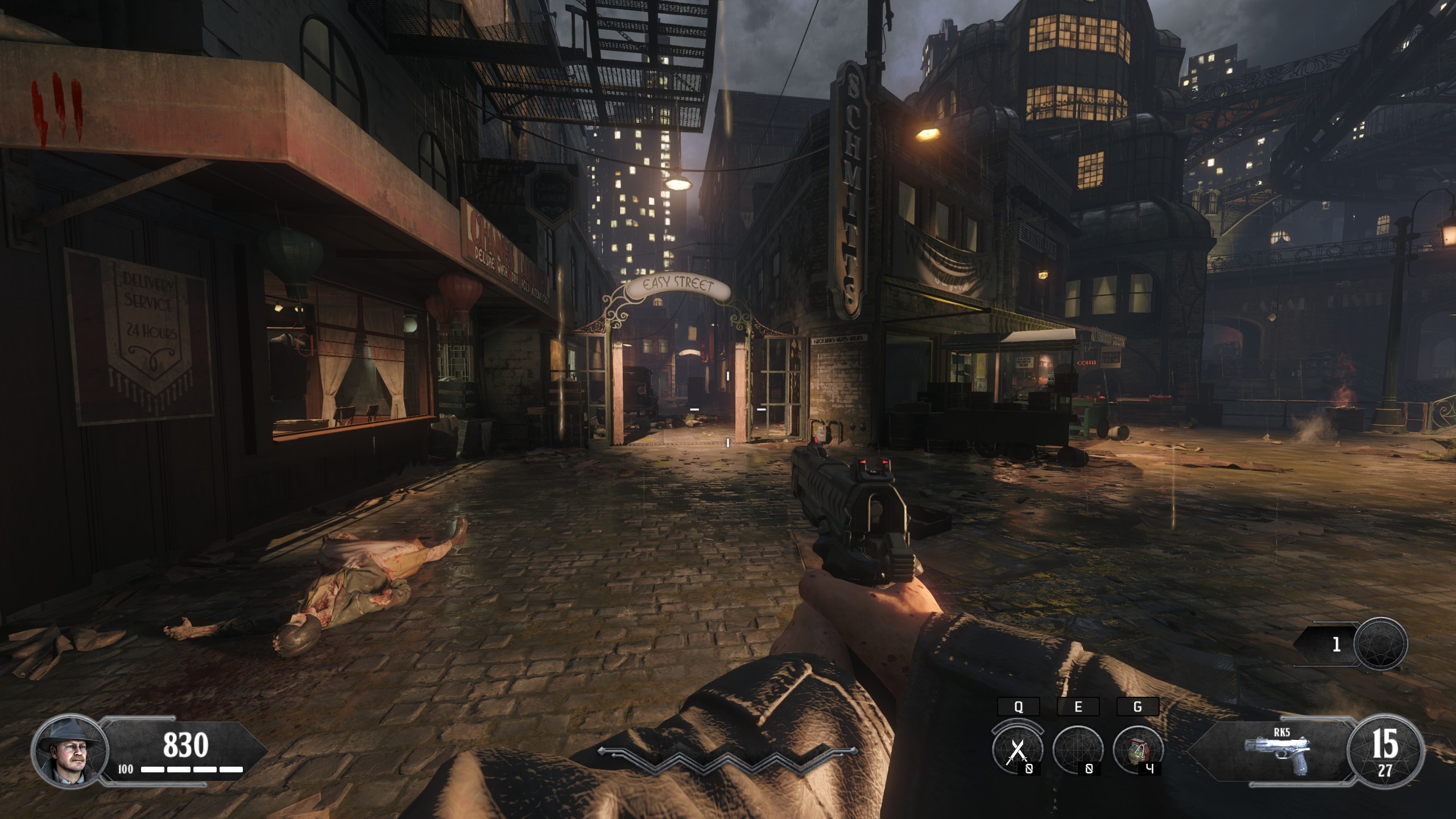Screen dimensions: 1456x819
Task: Choose the frag grenade slot
Action: [1137, 750]
